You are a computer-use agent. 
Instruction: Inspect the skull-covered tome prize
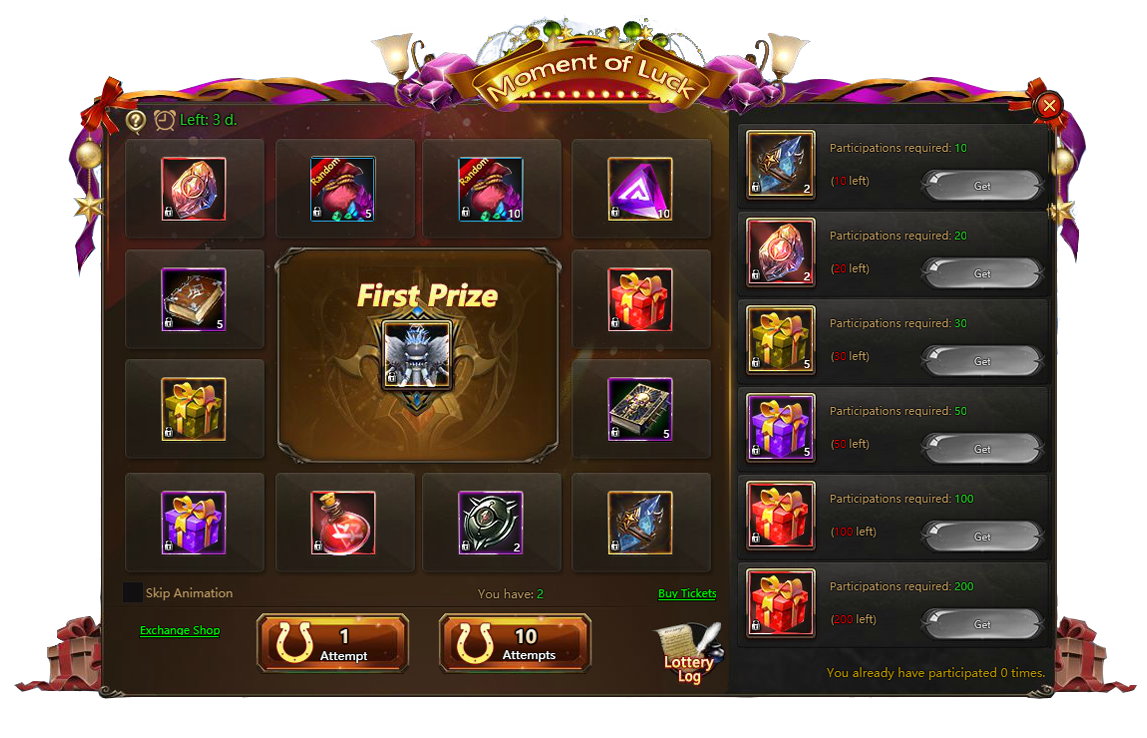coord(640,409)
